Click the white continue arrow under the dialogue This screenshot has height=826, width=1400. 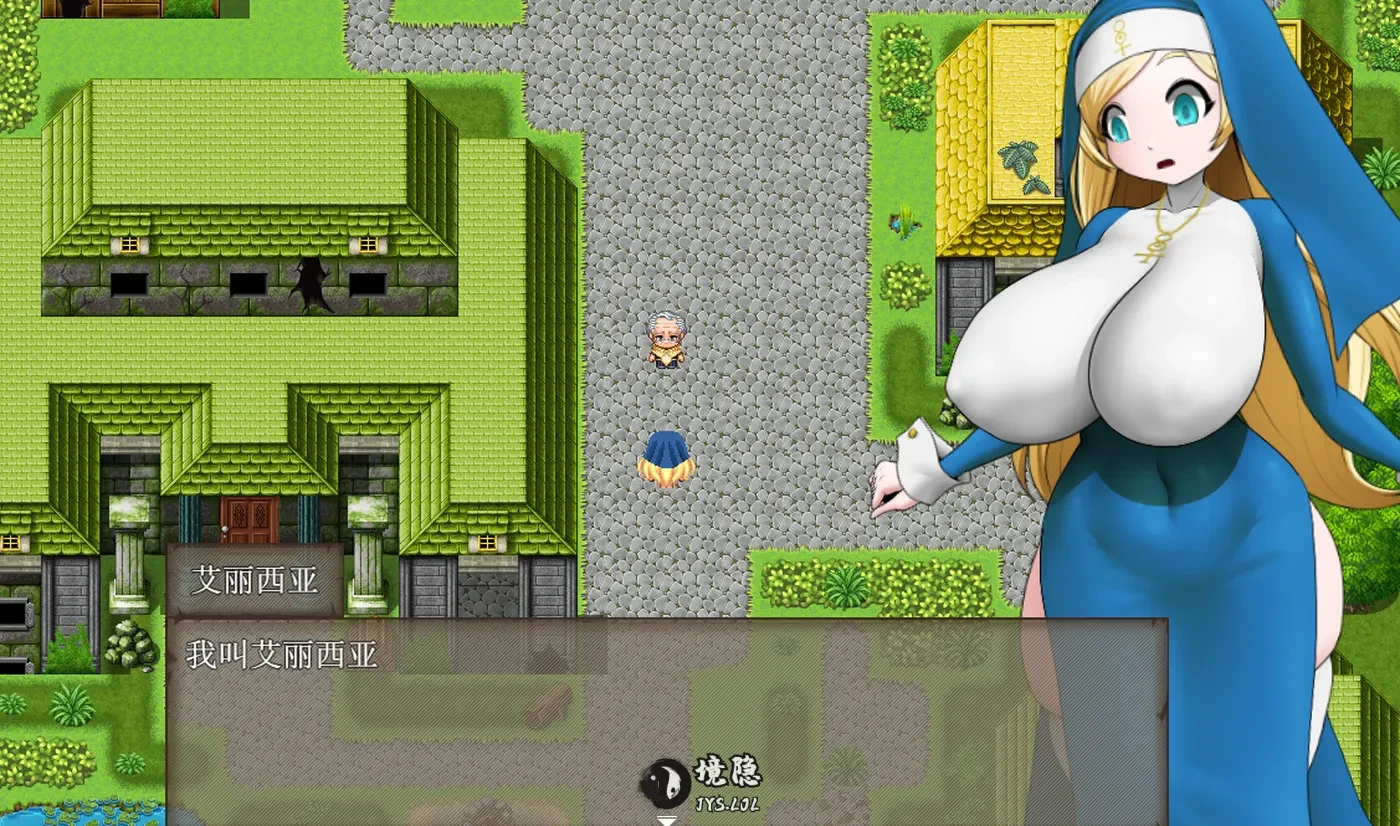tap(666, 820)
